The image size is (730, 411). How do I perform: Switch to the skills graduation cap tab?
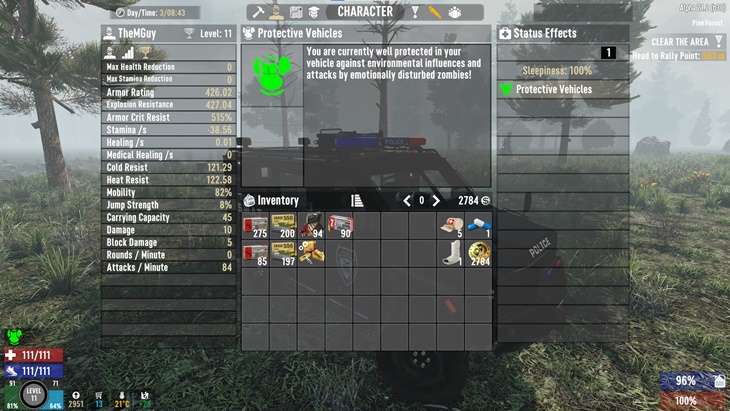point(314,12)
